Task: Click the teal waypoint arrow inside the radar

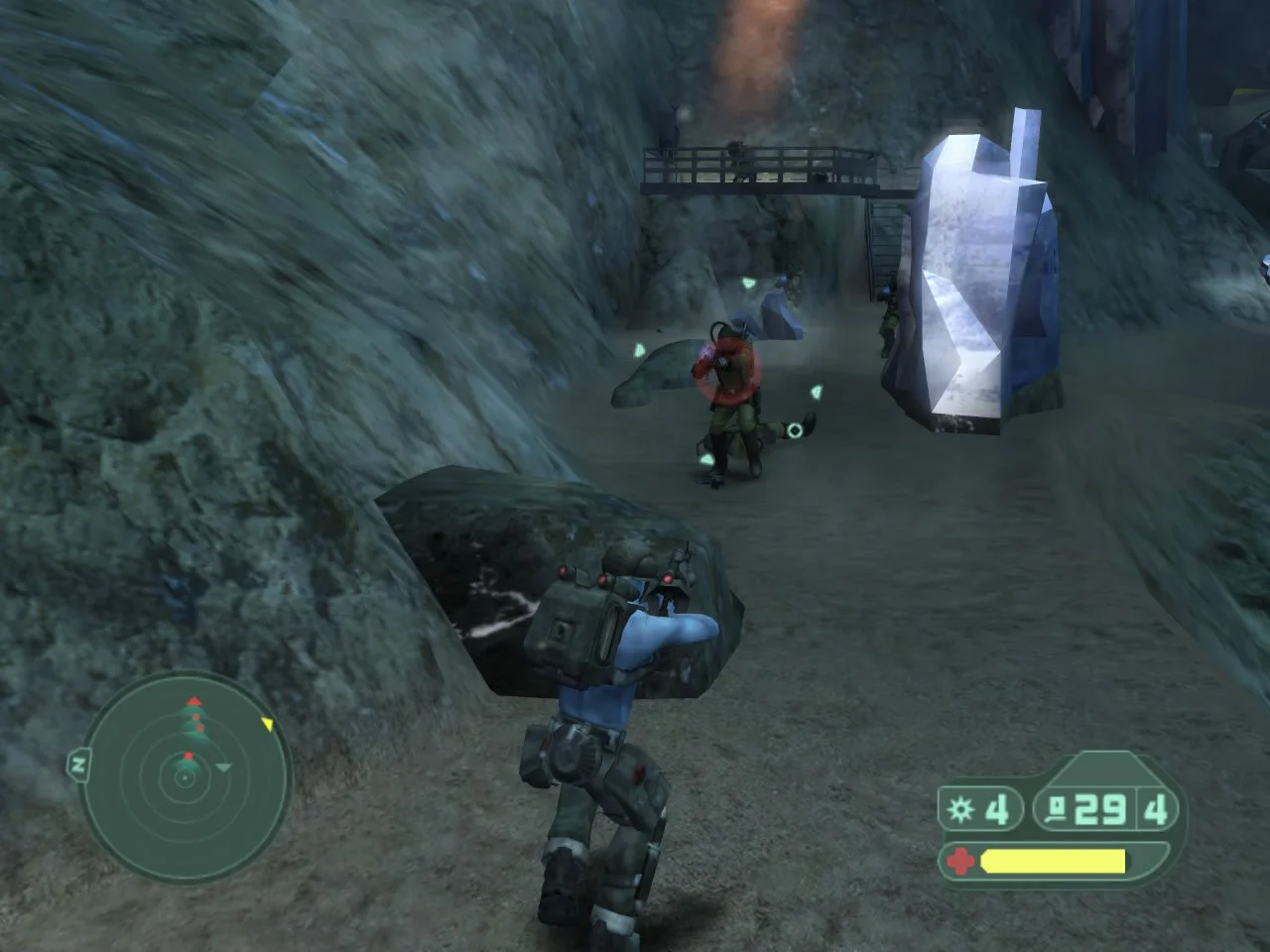Action: point(223,768)
